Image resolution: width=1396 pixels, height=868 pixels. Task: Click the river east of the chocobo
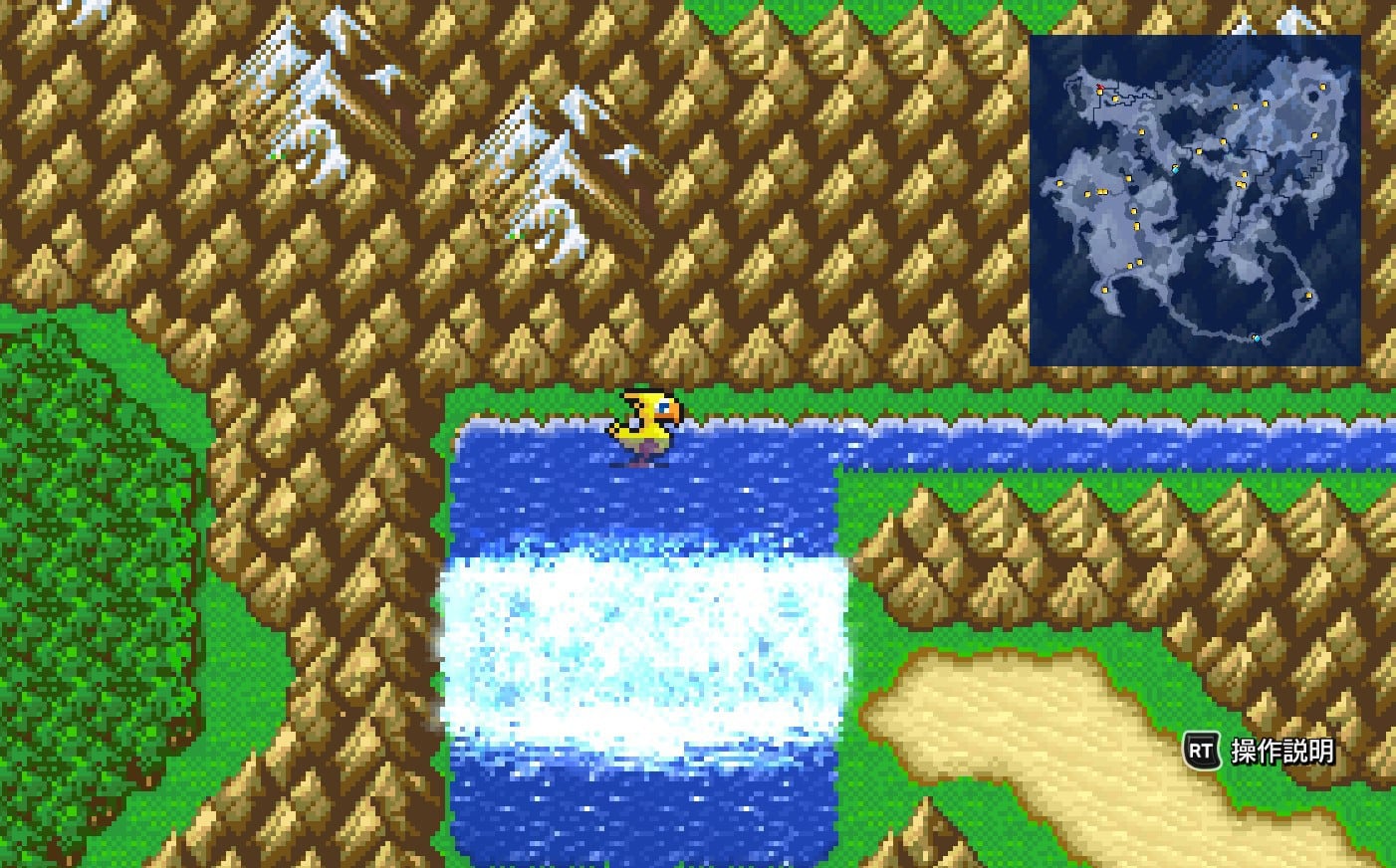996,438
